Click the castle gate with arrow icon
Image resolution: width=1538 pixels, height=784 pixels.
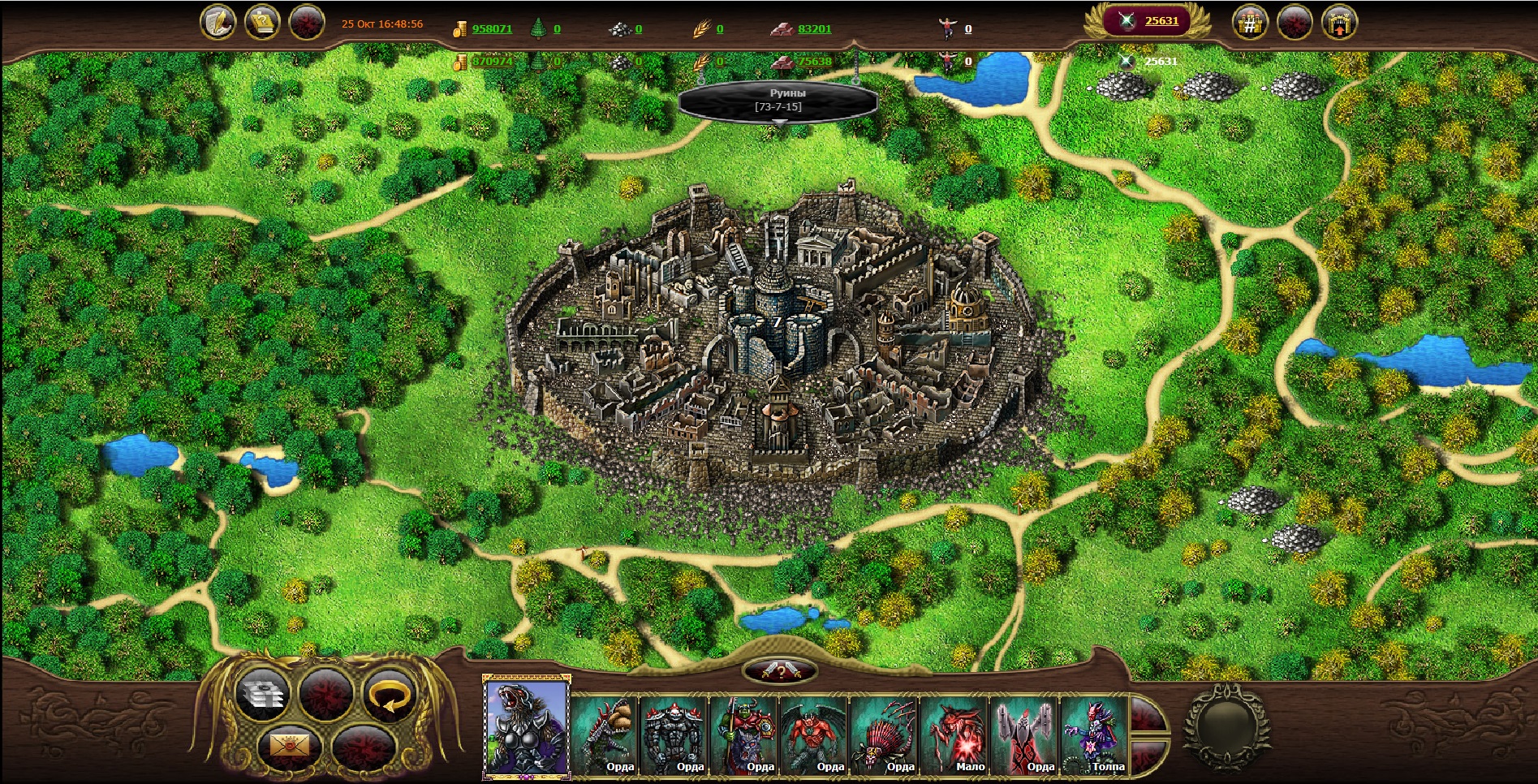[x=1339, y=23]
